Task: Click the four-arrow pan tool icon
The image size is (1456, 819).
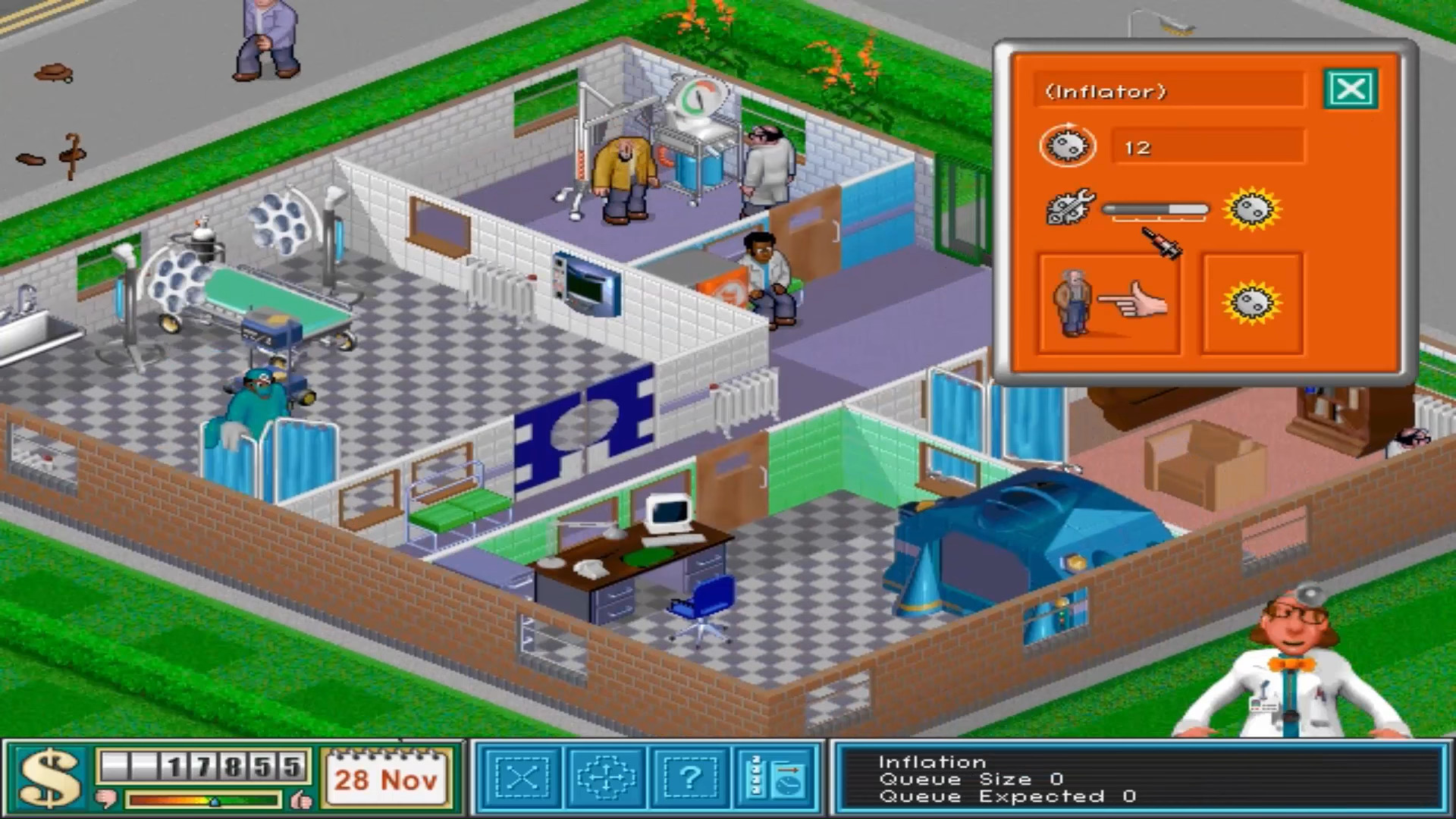Action: [606, 777]
